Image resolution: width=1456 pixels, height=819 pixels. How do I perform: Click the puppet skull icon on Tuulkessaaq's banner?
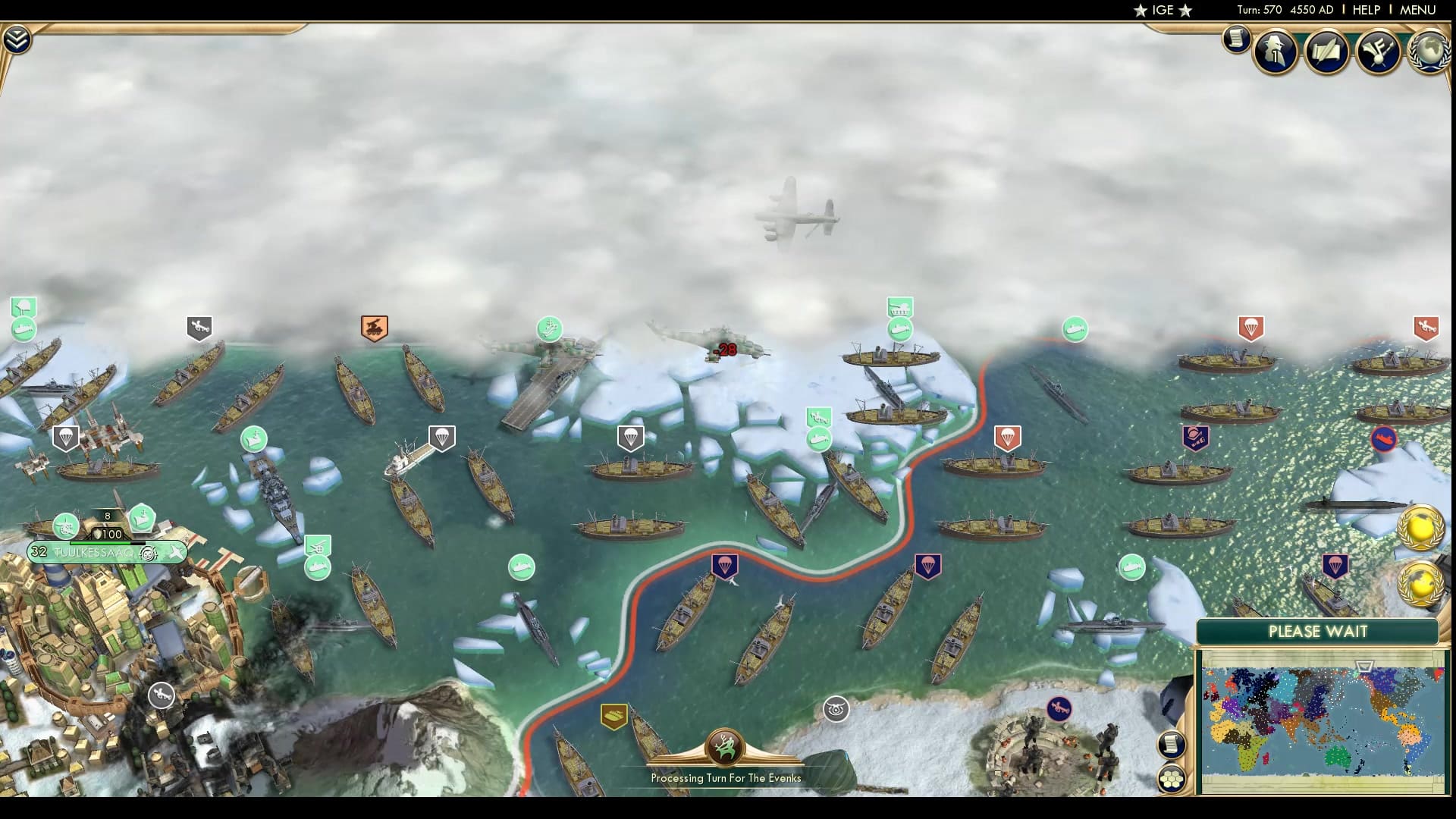[x=149, y=554]
